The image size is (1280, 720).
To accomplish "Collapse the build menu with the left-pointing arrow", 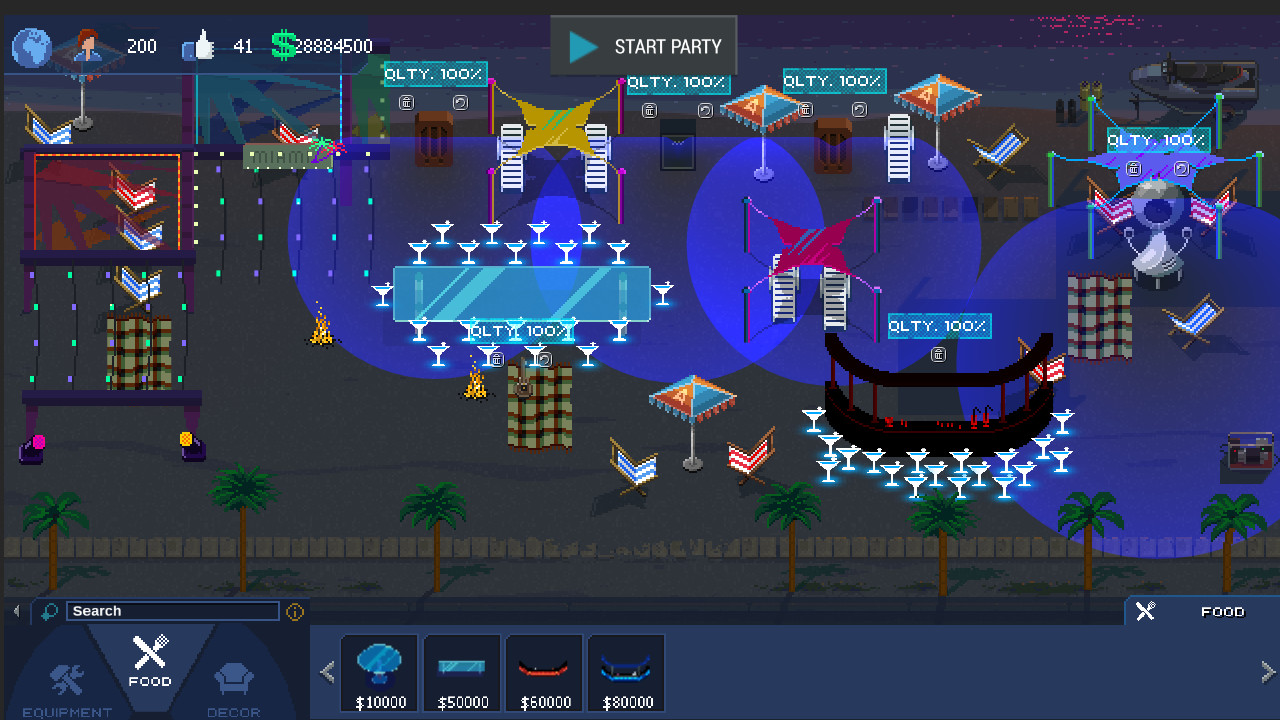I will pos(16,610).
